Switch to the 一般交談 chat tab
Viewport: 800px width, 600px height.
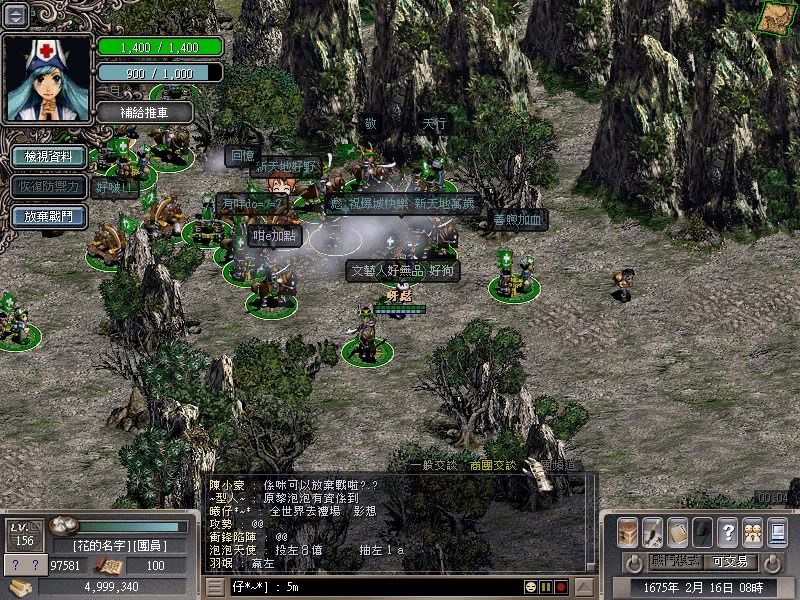[434, 465]
